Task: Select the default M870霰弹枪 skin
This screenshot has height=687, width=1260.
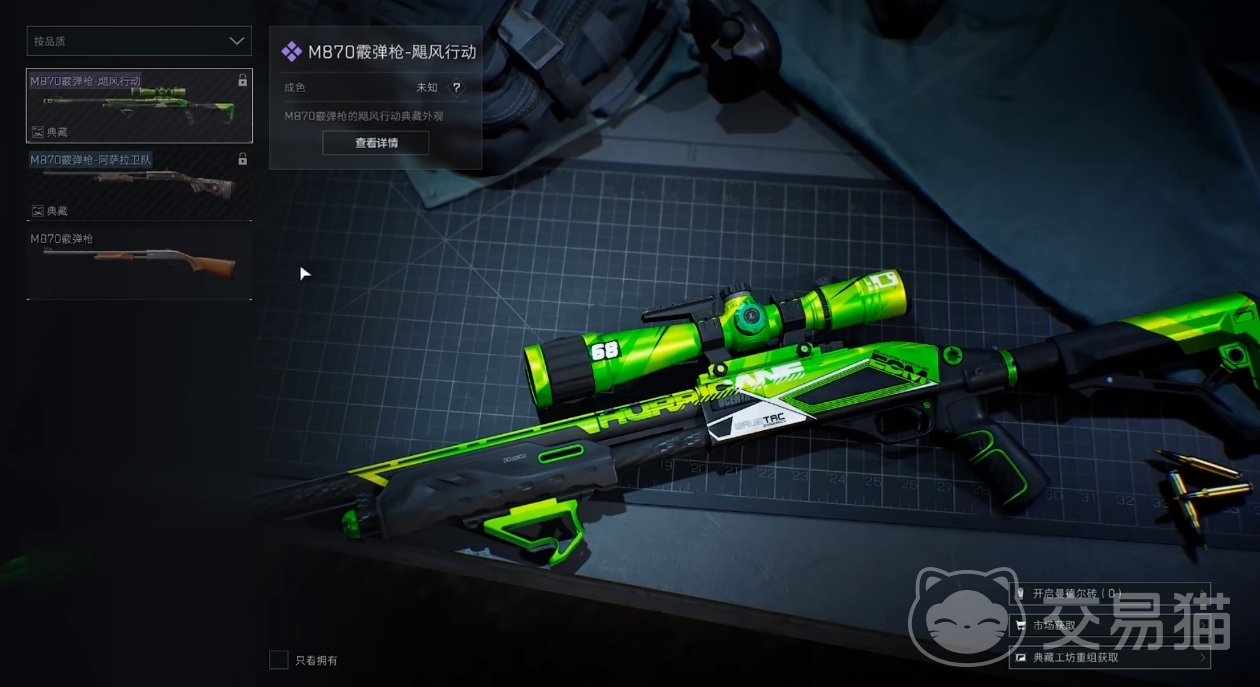Action: pos(139,262)
